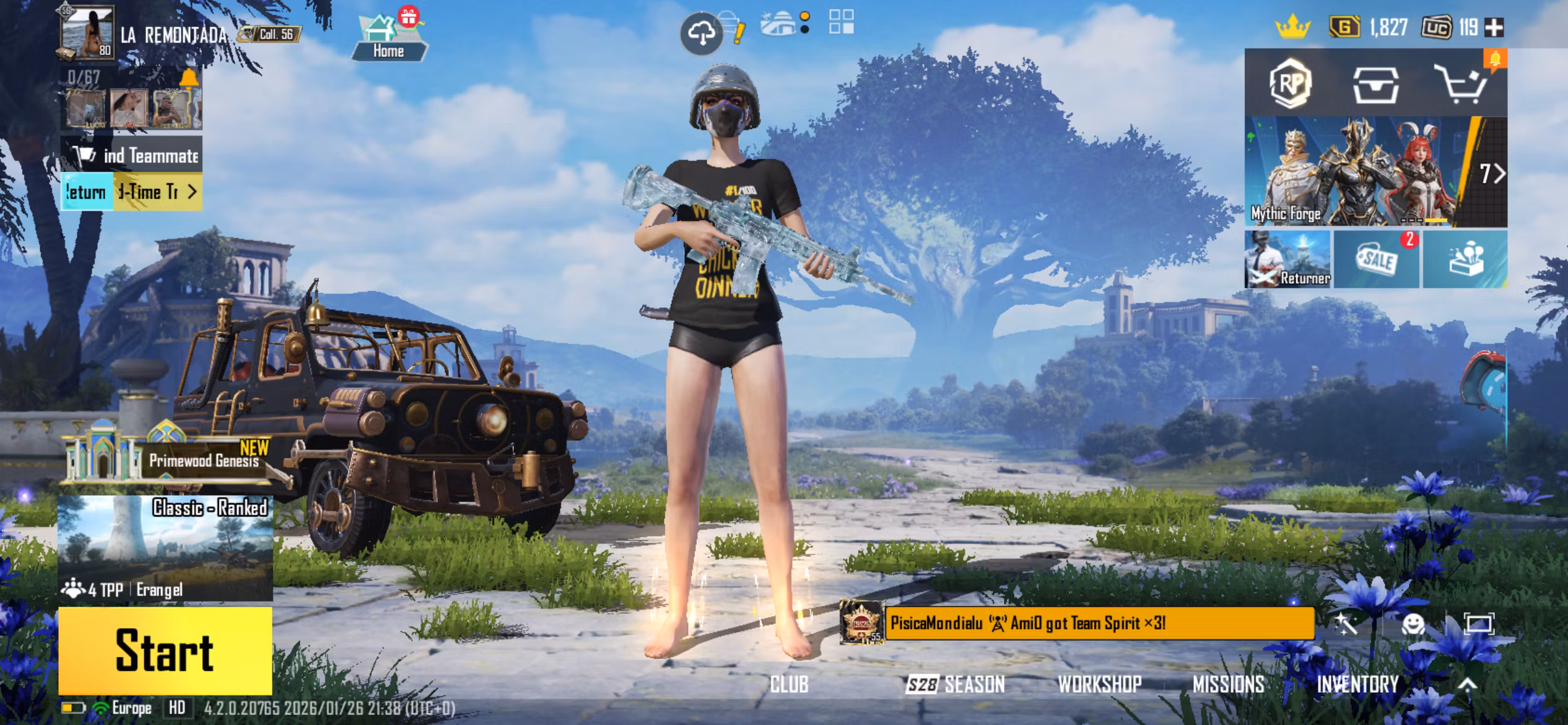This screenshot has height=725, width=1568.
Task: Open the SALE offers tile
Action: (x=1376, y=260)
